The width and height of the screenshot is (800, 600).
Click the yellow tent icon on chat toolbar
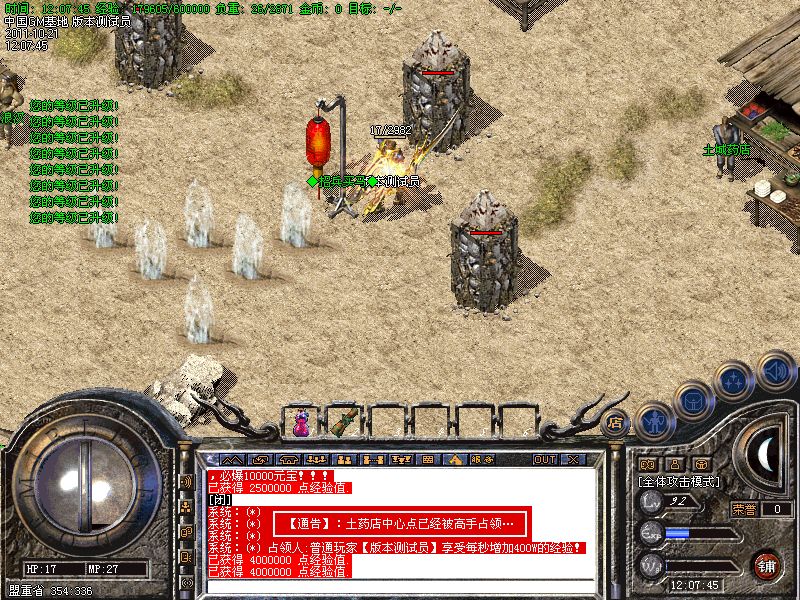(453, 460)
